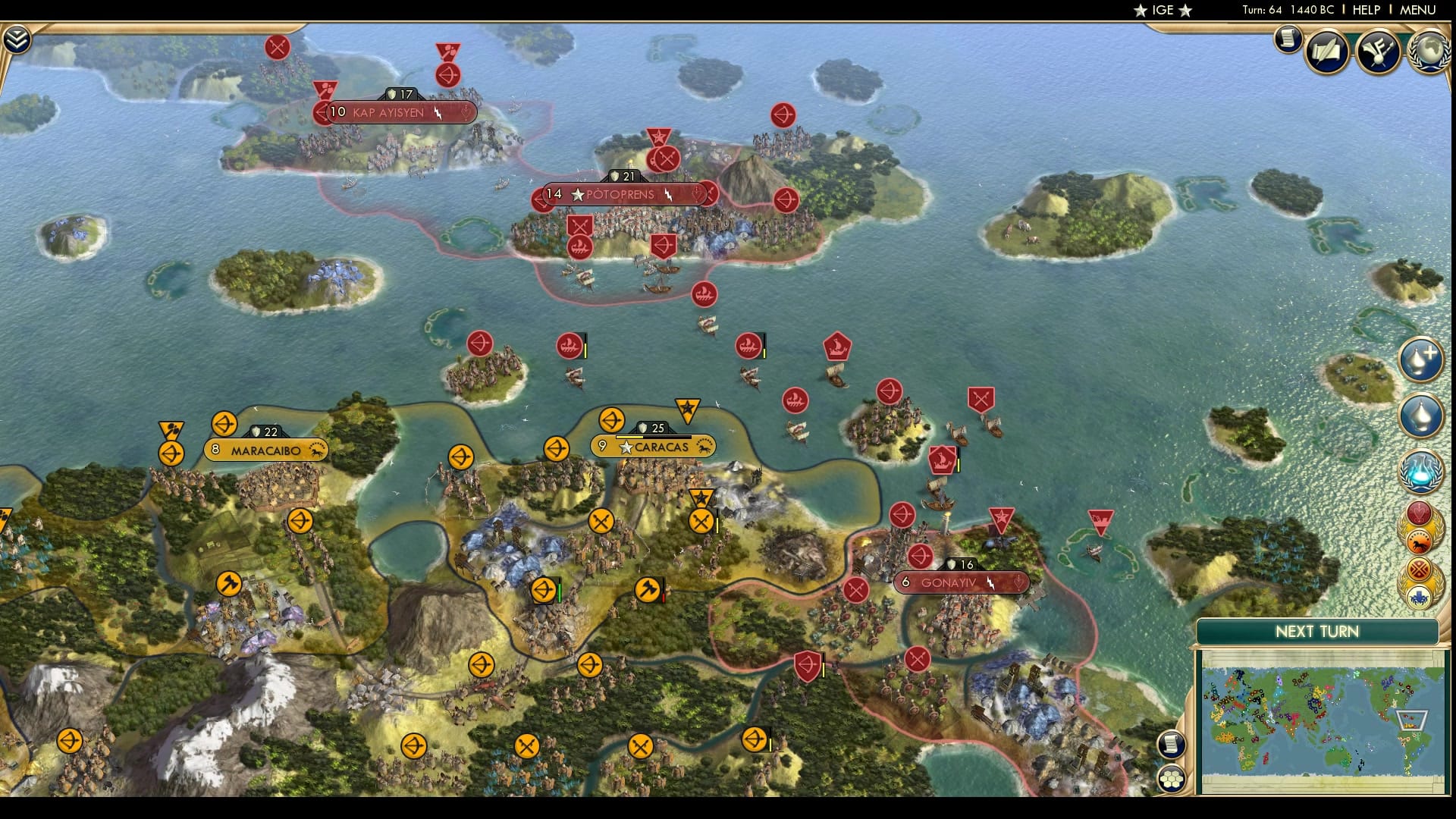Click the glowing genie lamp notification icon
This screenshot has height=819, width=1456.
(1423, 472)
